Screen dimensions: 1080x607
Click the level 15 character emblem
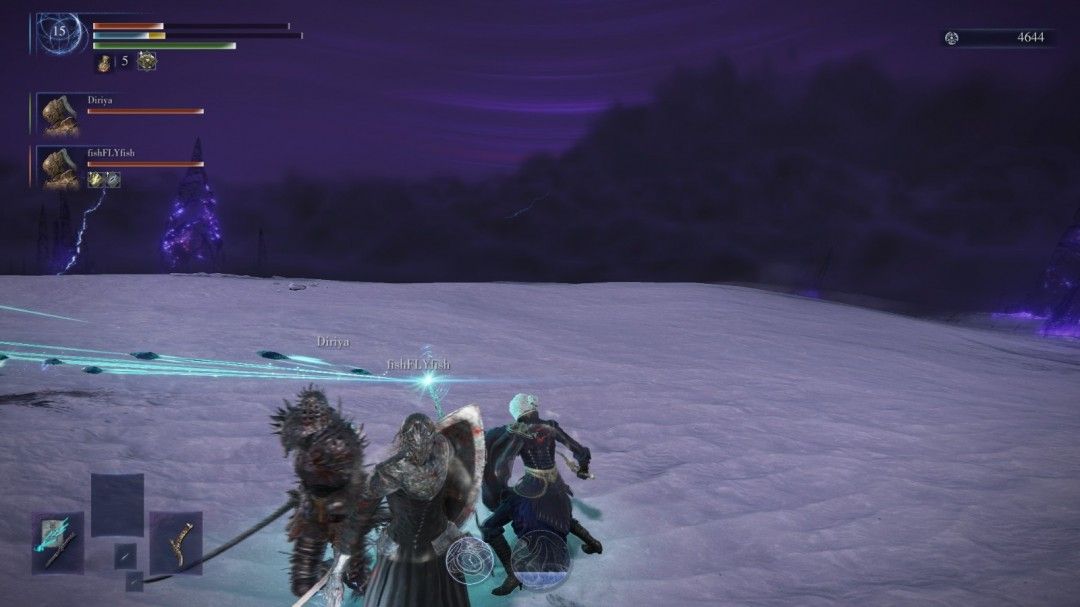click(59, 32)
